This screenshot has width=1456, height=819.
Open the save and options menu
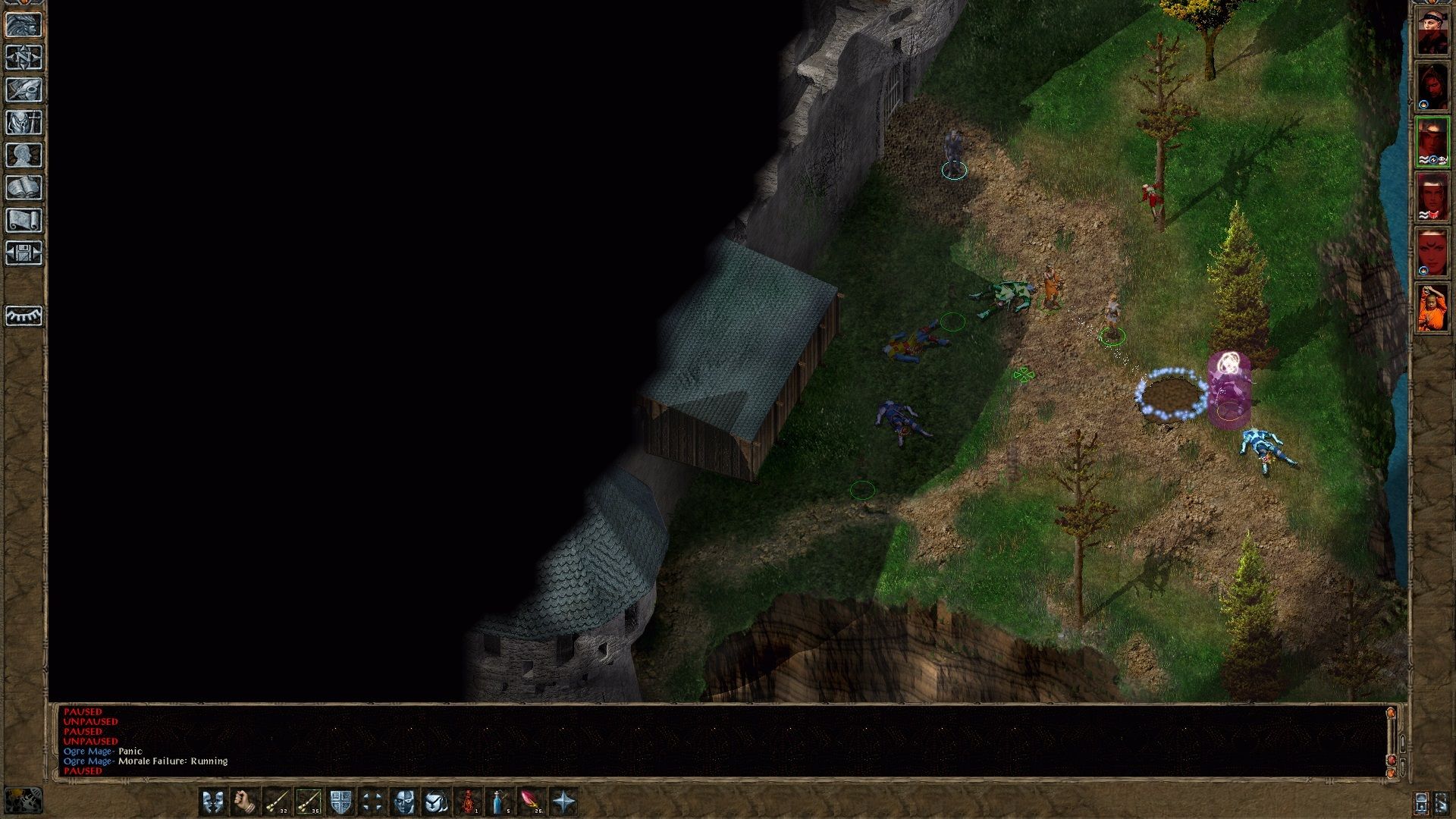pos(24,253)
